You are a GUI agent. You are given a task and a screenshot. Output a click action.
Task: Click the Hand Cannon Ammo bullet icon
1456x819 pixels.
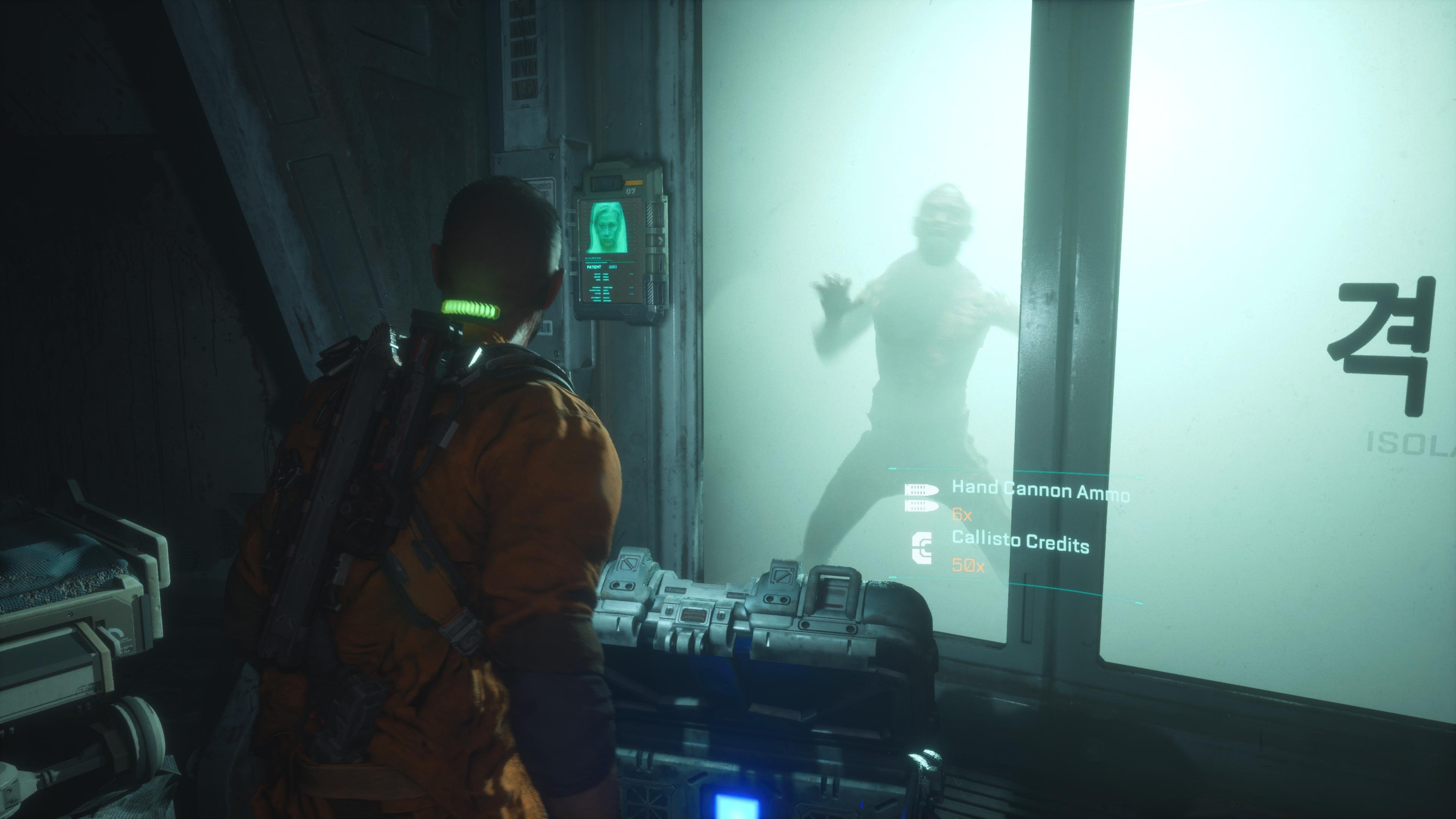922,497
